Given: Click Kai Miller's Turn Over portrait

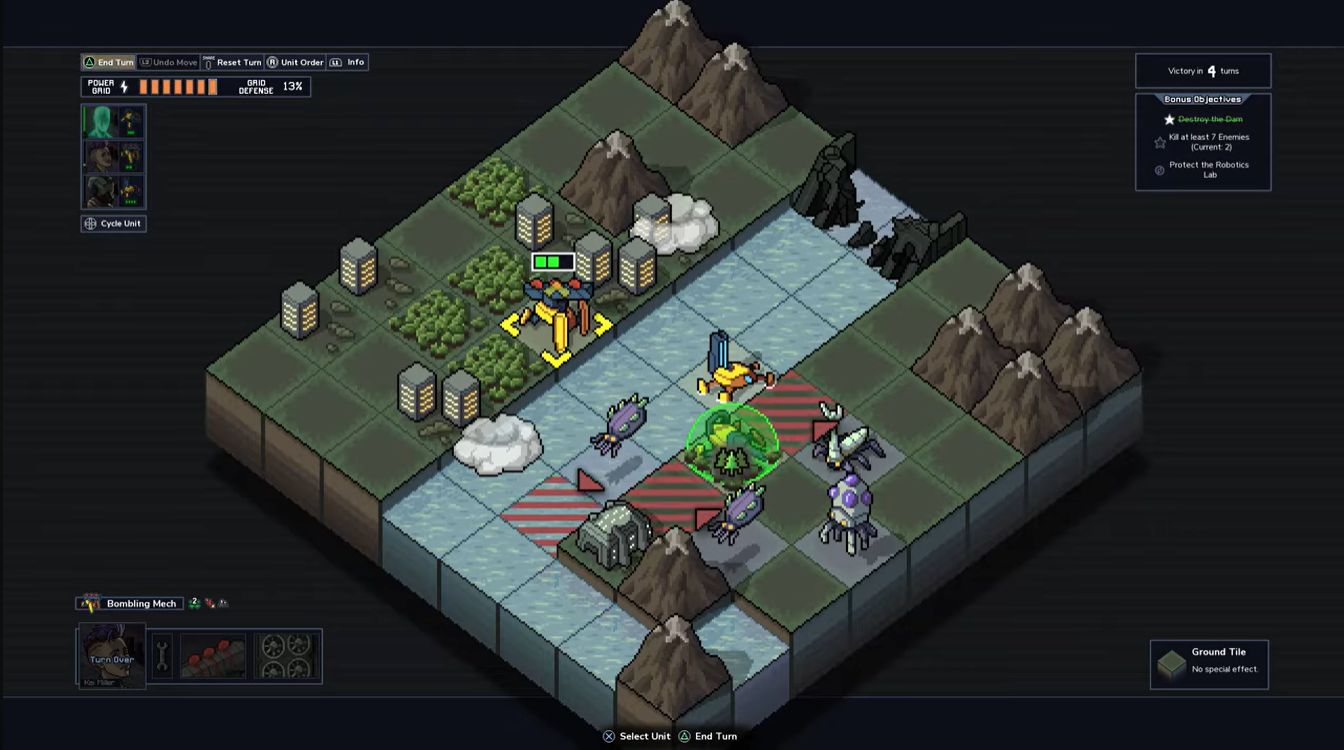Looking at the screenshot, I should (111, 656).
